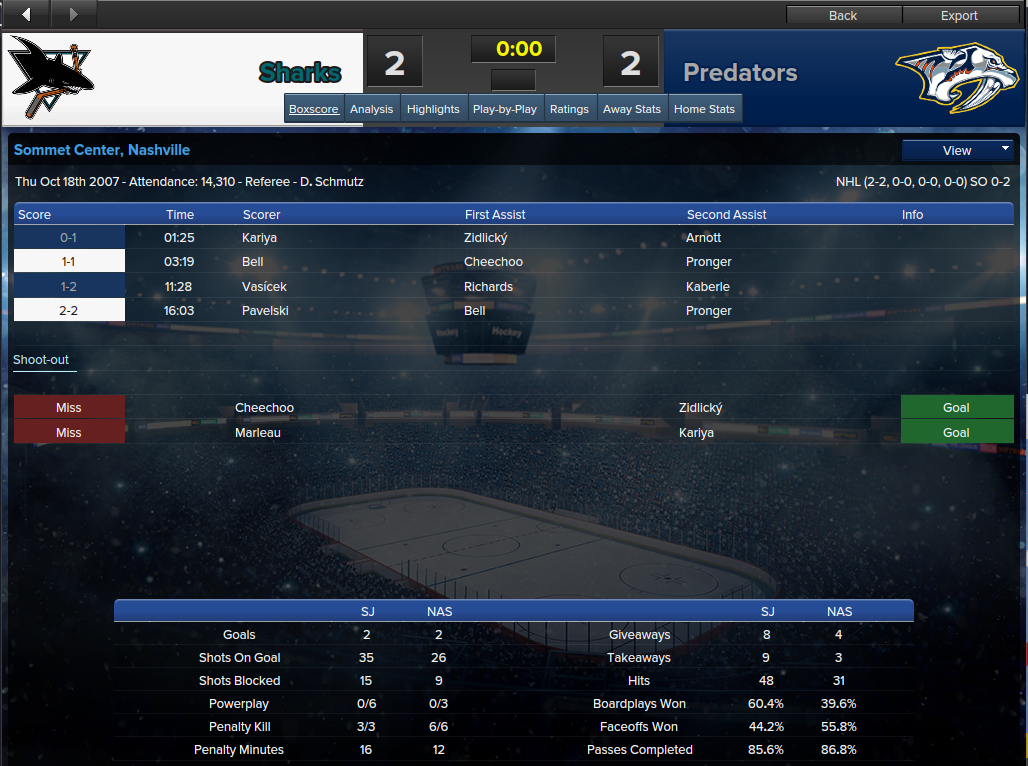Go forward with the right arrow button
1028x766 pixels.
tap(72, 14)
